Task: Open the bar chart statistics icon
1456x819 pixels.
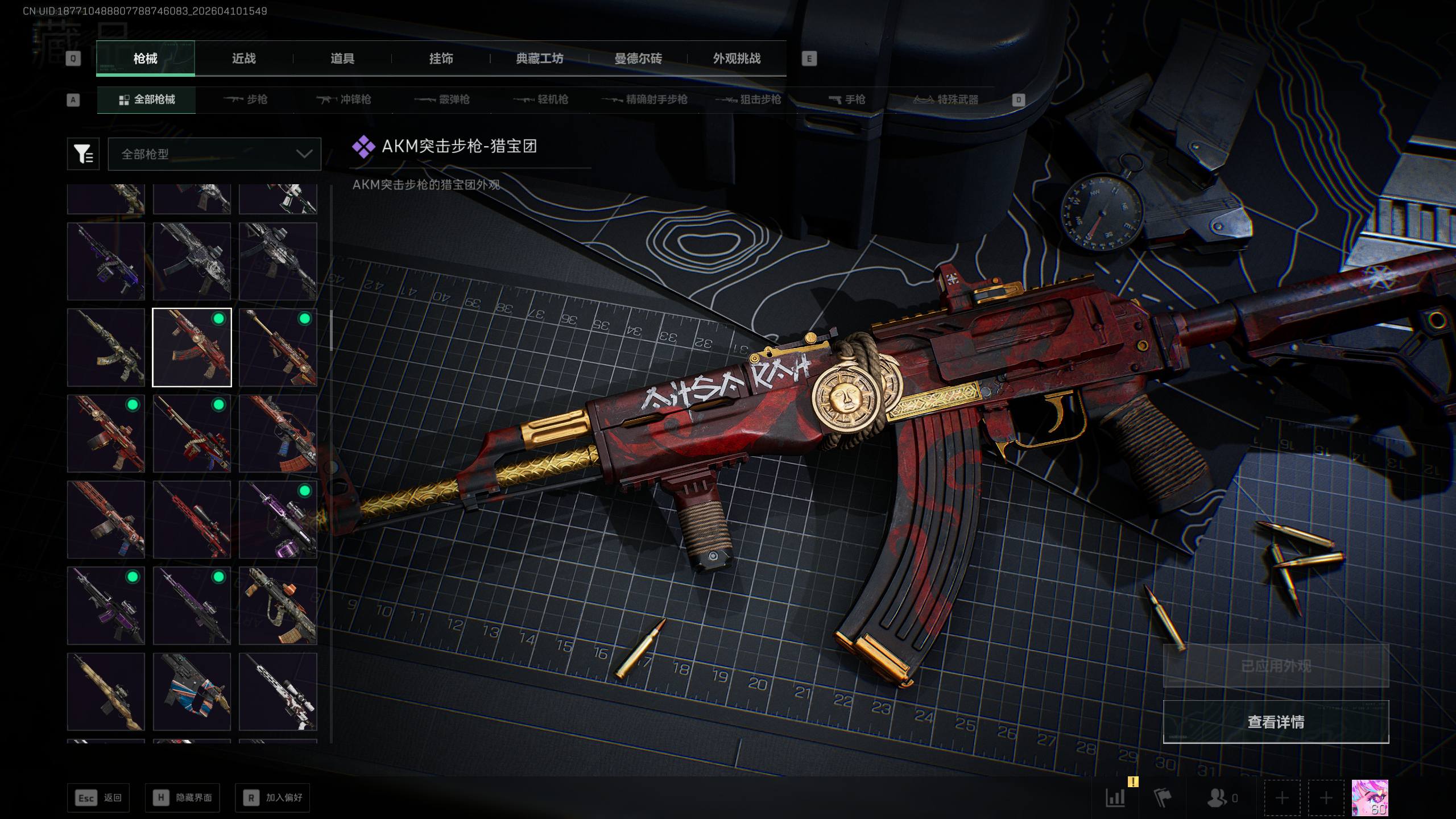Action: (x=1115, y=798)
